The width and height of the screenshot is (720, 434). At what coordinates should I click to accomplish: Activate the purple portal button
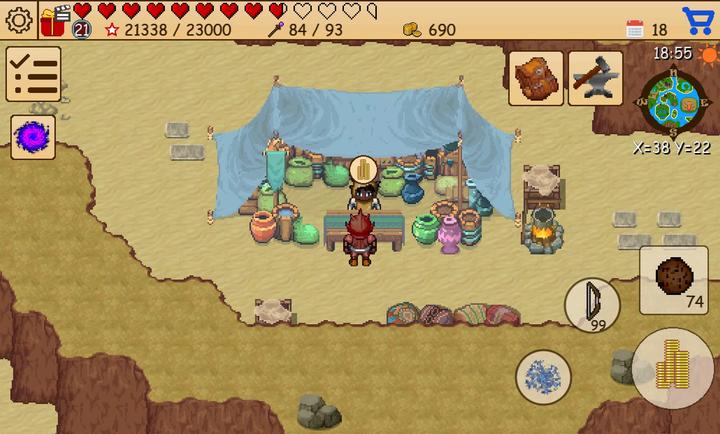33,136
